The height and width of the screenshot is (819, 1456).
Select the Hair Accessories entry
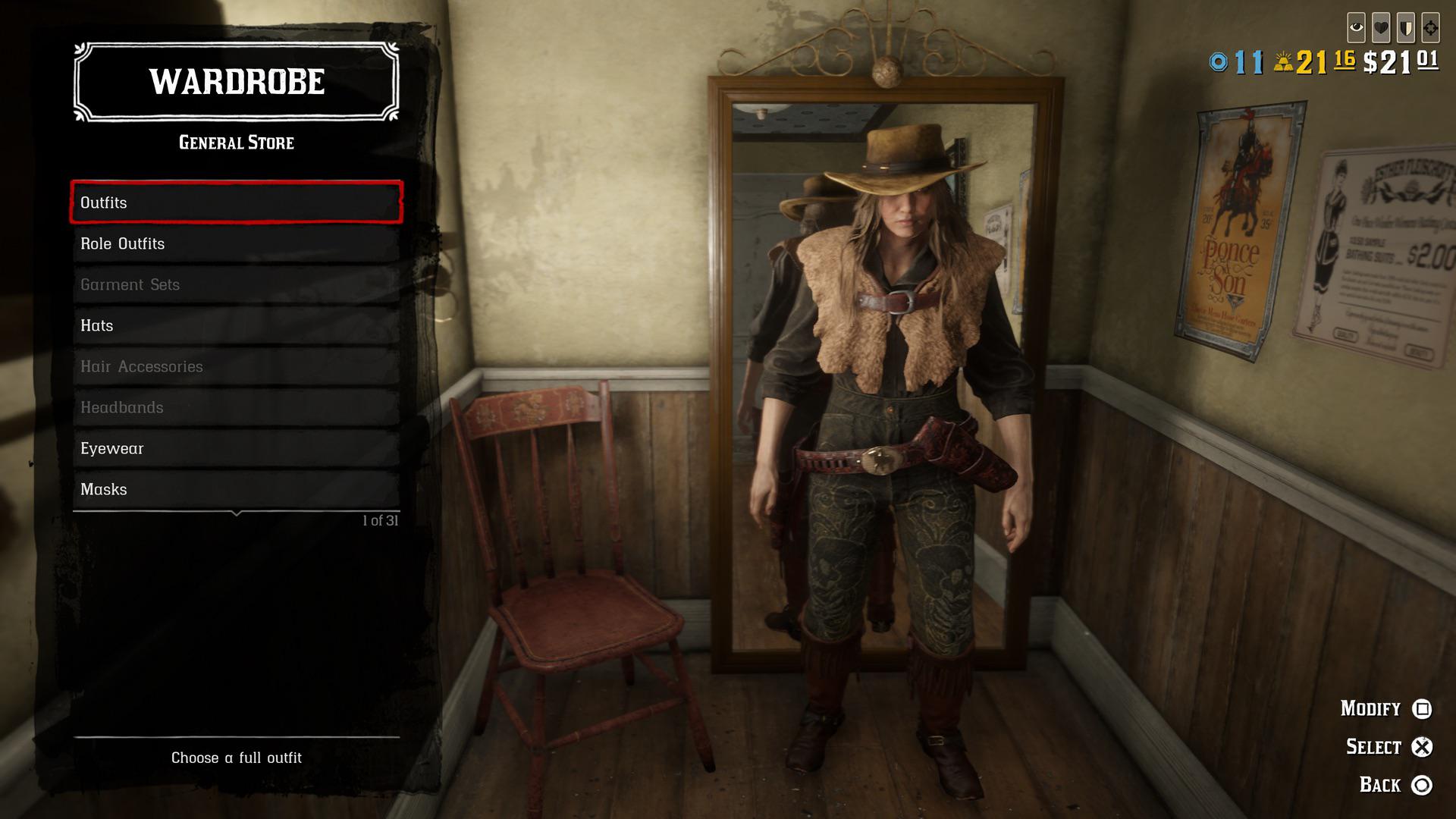[x=236, y=366]
